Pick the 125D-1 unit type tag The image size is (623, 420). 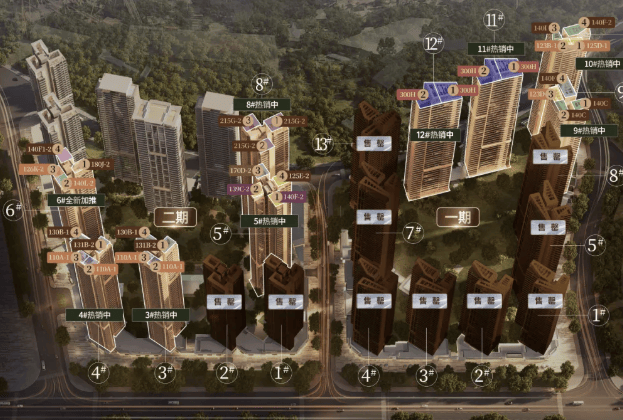pyautogui.click(x=597, y=46)
